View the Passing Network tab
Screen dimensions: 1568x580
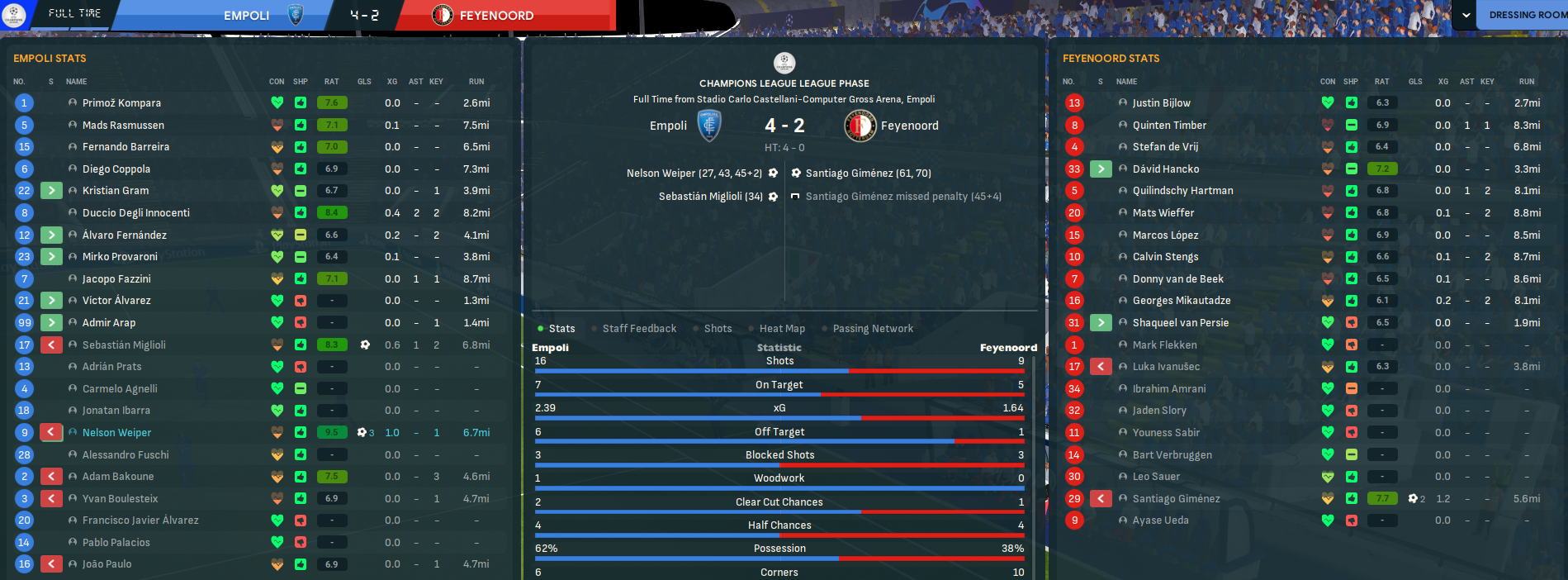(x=873, y=329)
